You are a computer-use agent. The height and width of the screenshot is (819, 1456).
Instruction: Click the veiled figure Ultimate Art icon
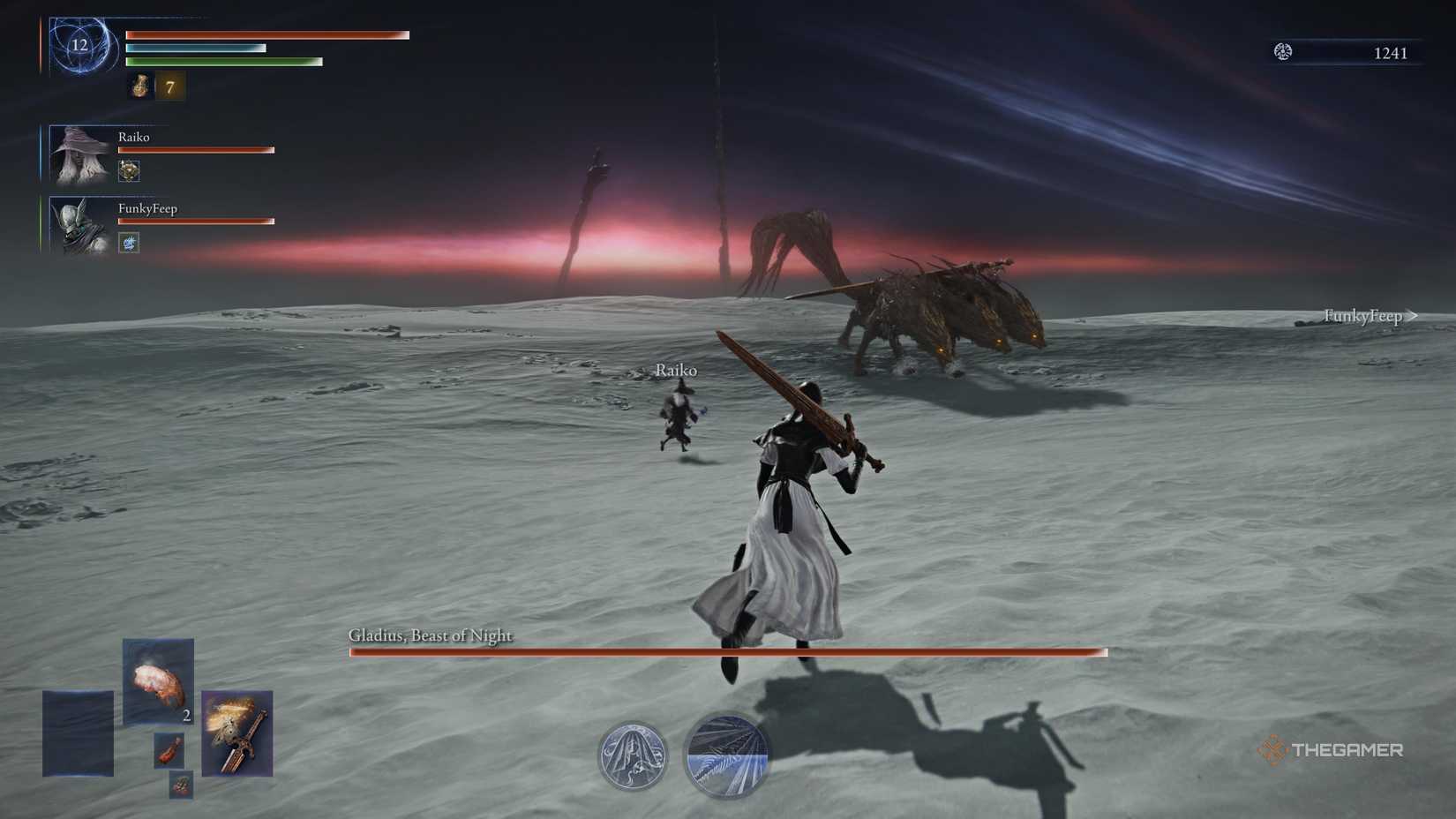(631, 756)
